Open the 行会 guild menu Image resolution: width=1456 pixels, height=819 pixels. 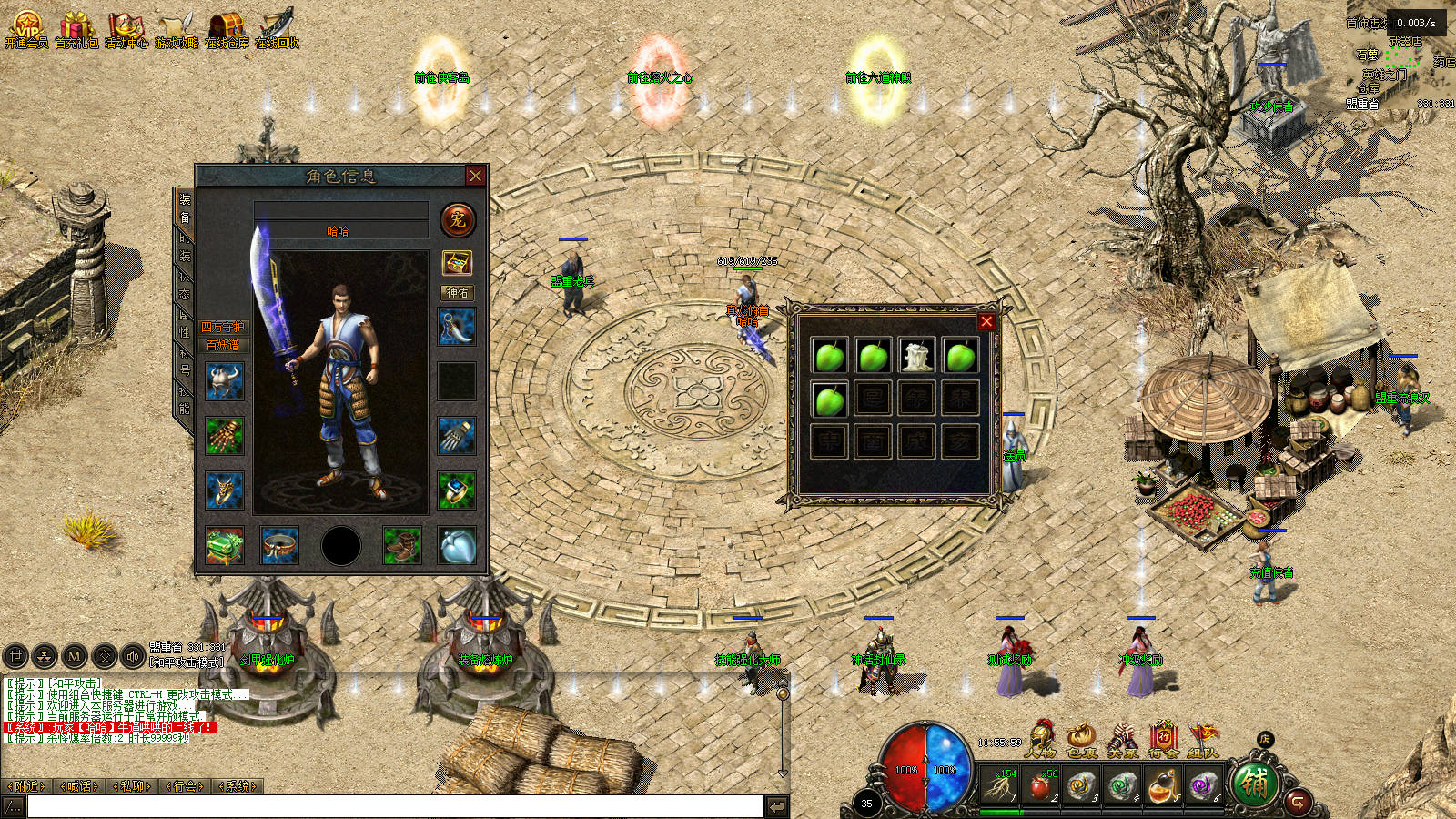[1163, 739]
